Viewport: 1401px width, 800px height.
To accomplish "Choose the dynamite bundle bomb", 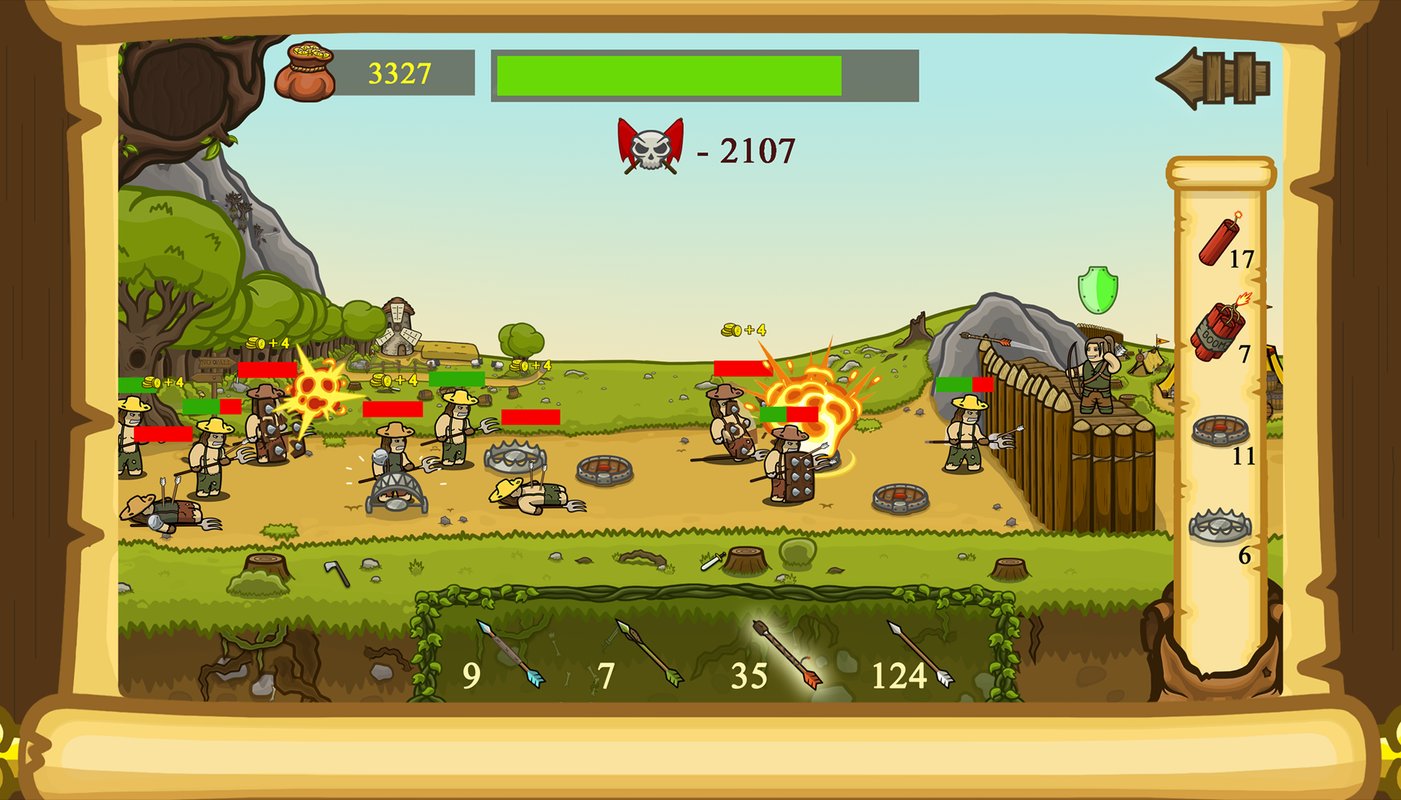I will click(1218, 328).
